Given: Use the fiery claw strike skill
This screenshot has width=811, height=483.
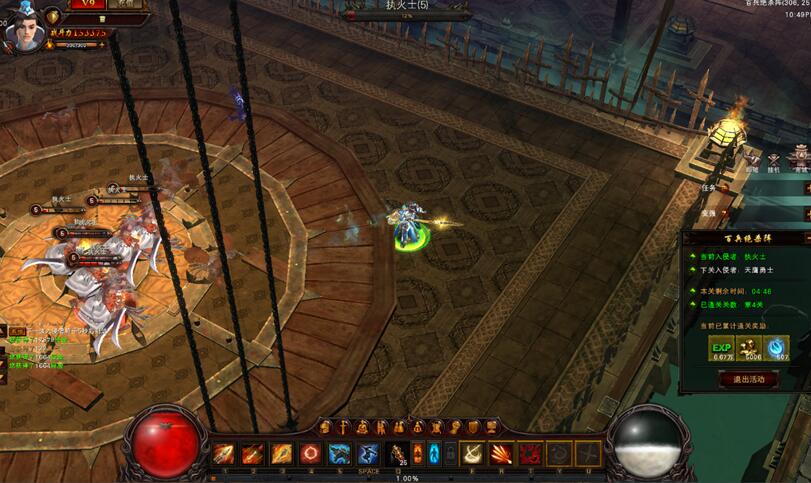Looking at the screenshot, I should [500, 453].
